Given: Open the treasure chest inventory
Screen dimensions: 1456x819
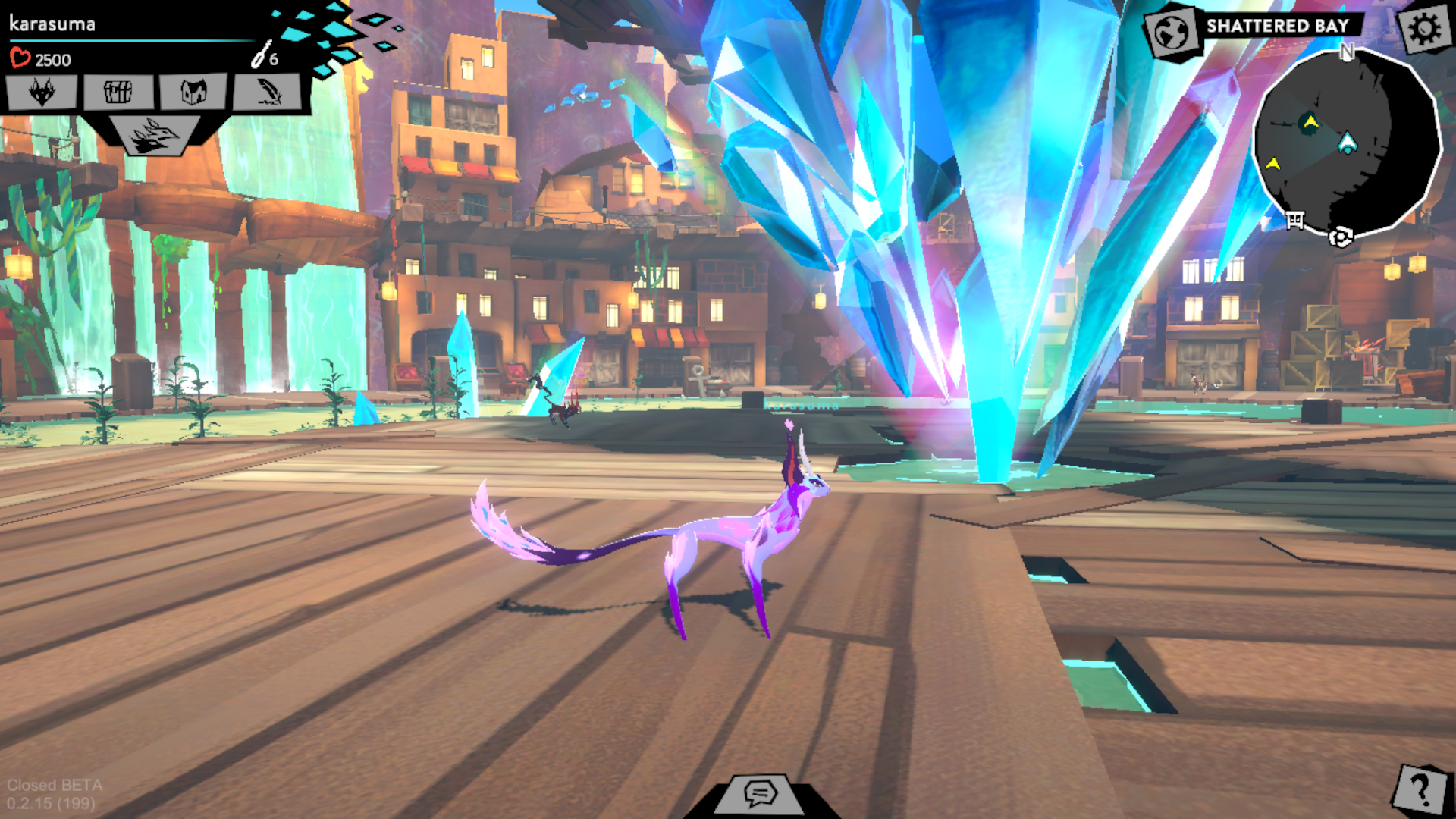Looking at the screenshot, I should coord(118,93).
